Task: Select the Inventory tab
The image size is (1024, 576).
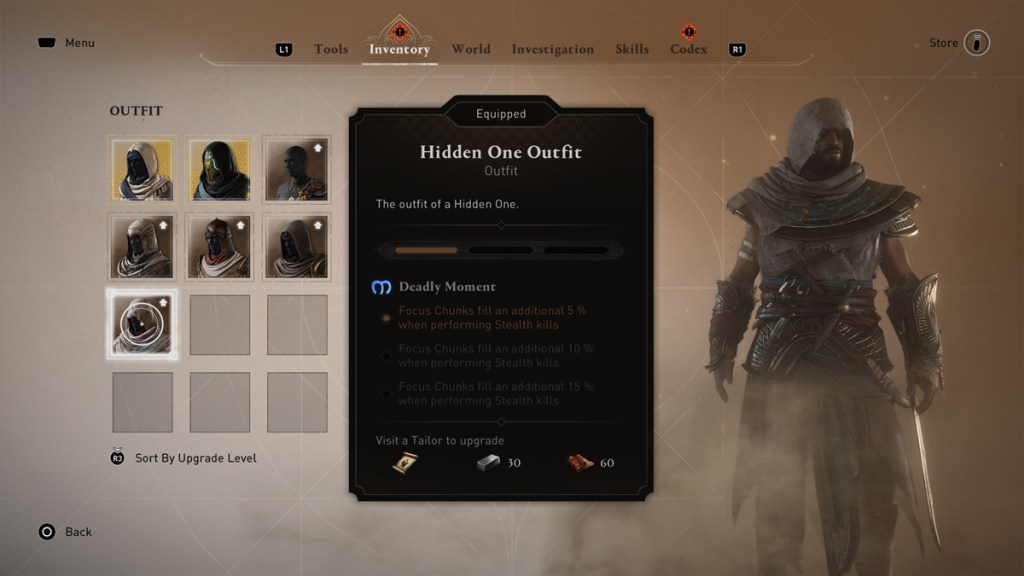Action: tap(399, 49)
